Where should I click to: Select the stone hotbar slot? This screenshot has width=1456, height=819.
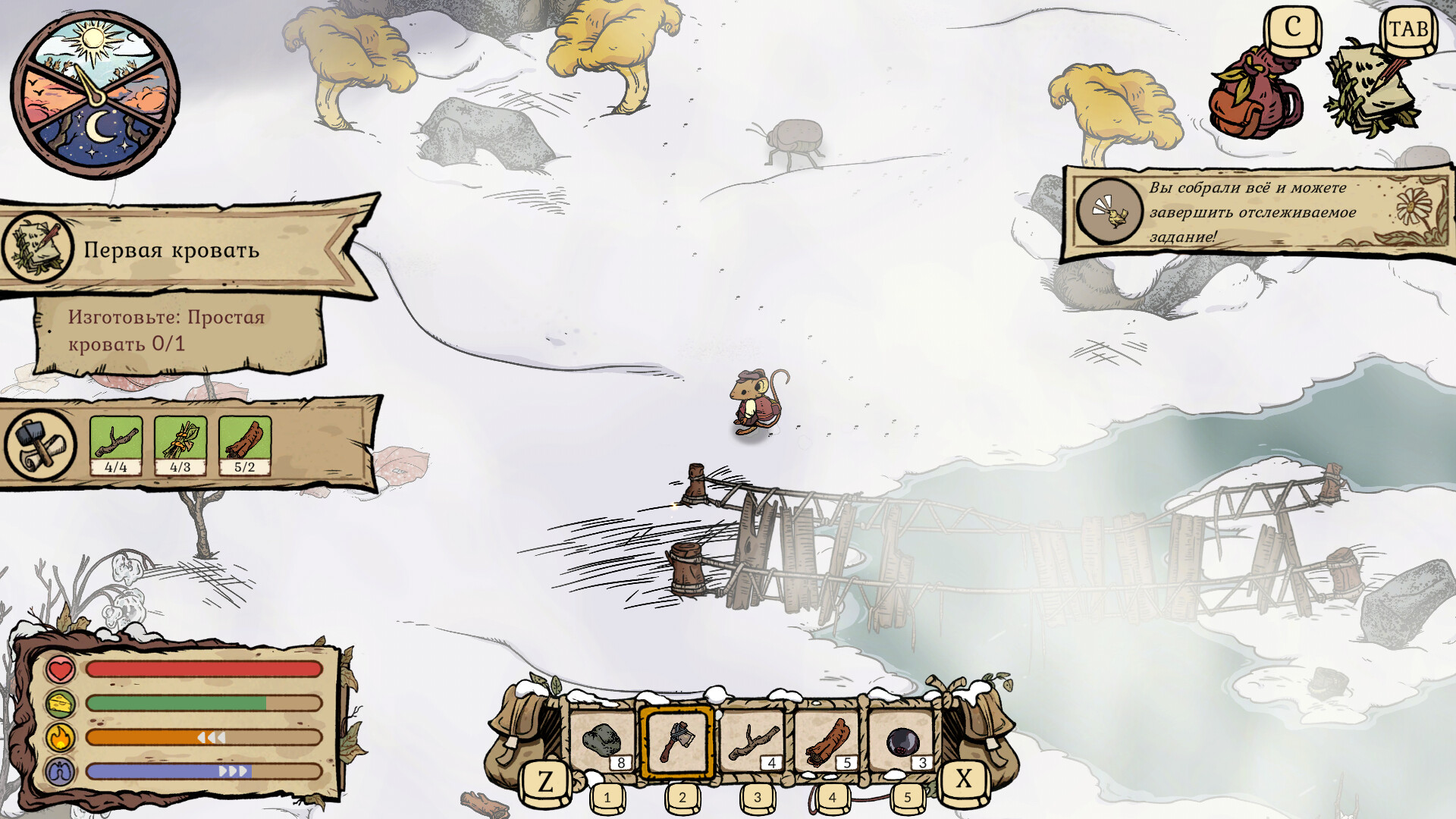pyautogui.click(x=603, y=742)
